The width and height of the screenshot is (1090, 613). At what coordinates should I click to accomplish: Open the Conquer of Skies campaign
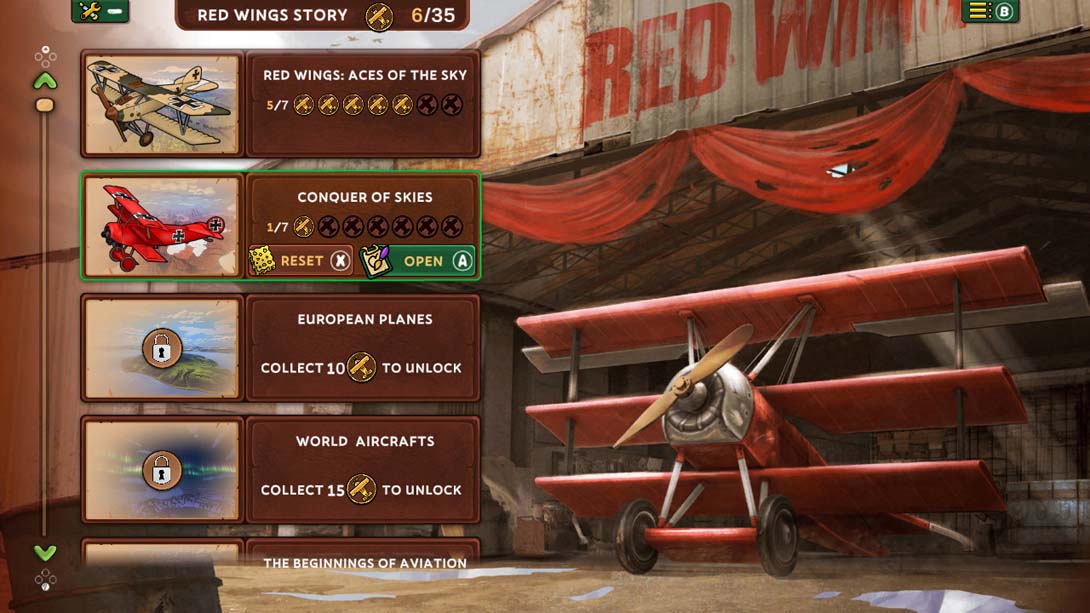418,261
